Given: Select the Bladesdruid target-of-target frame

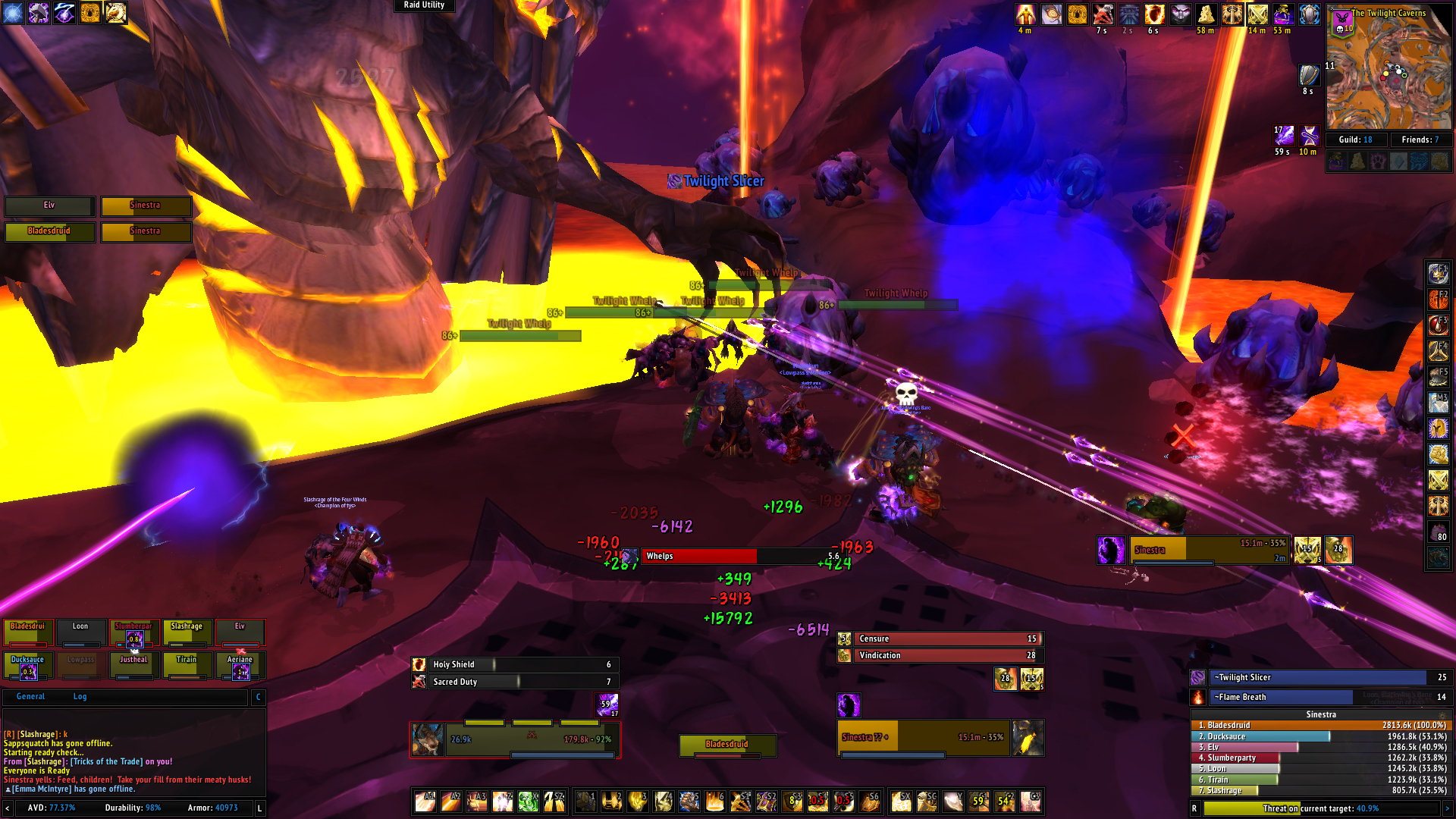Looking at the screenshot, I should (727, 745).
